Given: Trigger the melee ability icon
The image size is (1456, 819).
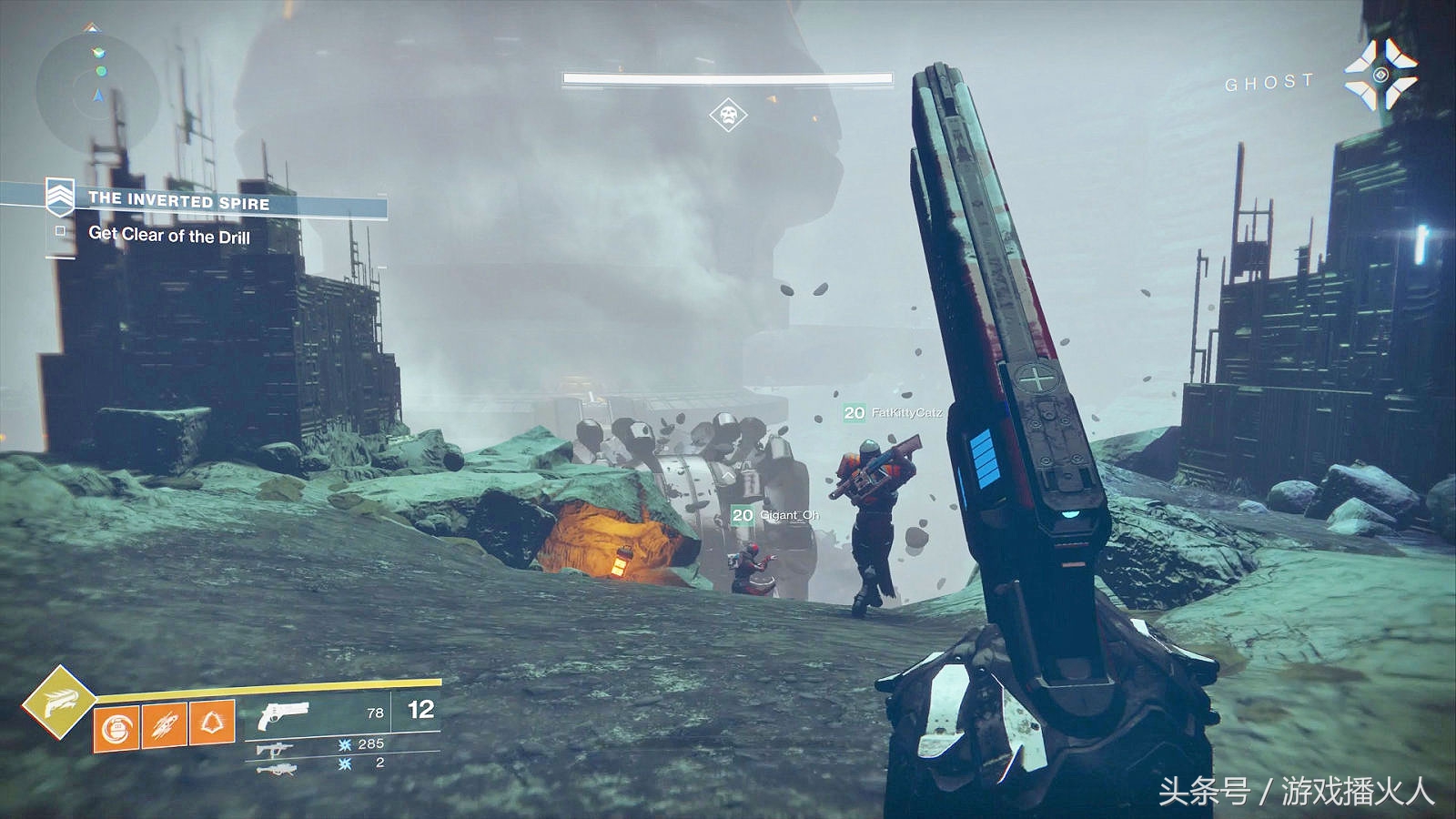Looking at the screenshot, I should pos(164,726).
